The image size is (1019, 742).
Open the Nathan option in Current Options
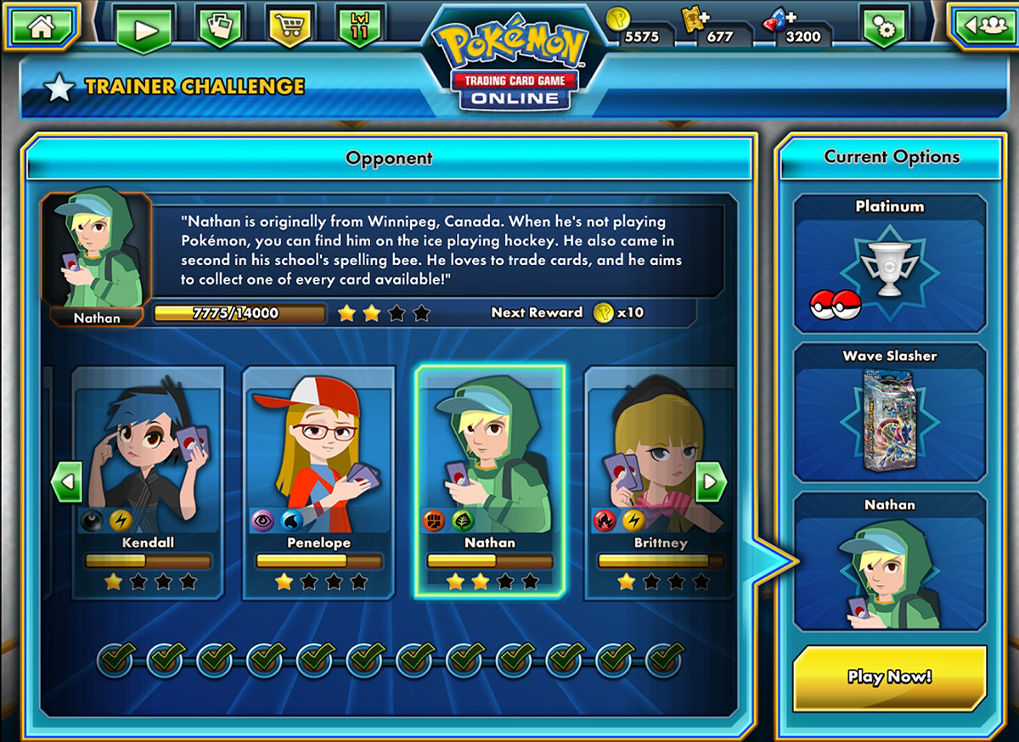point(890,562)
